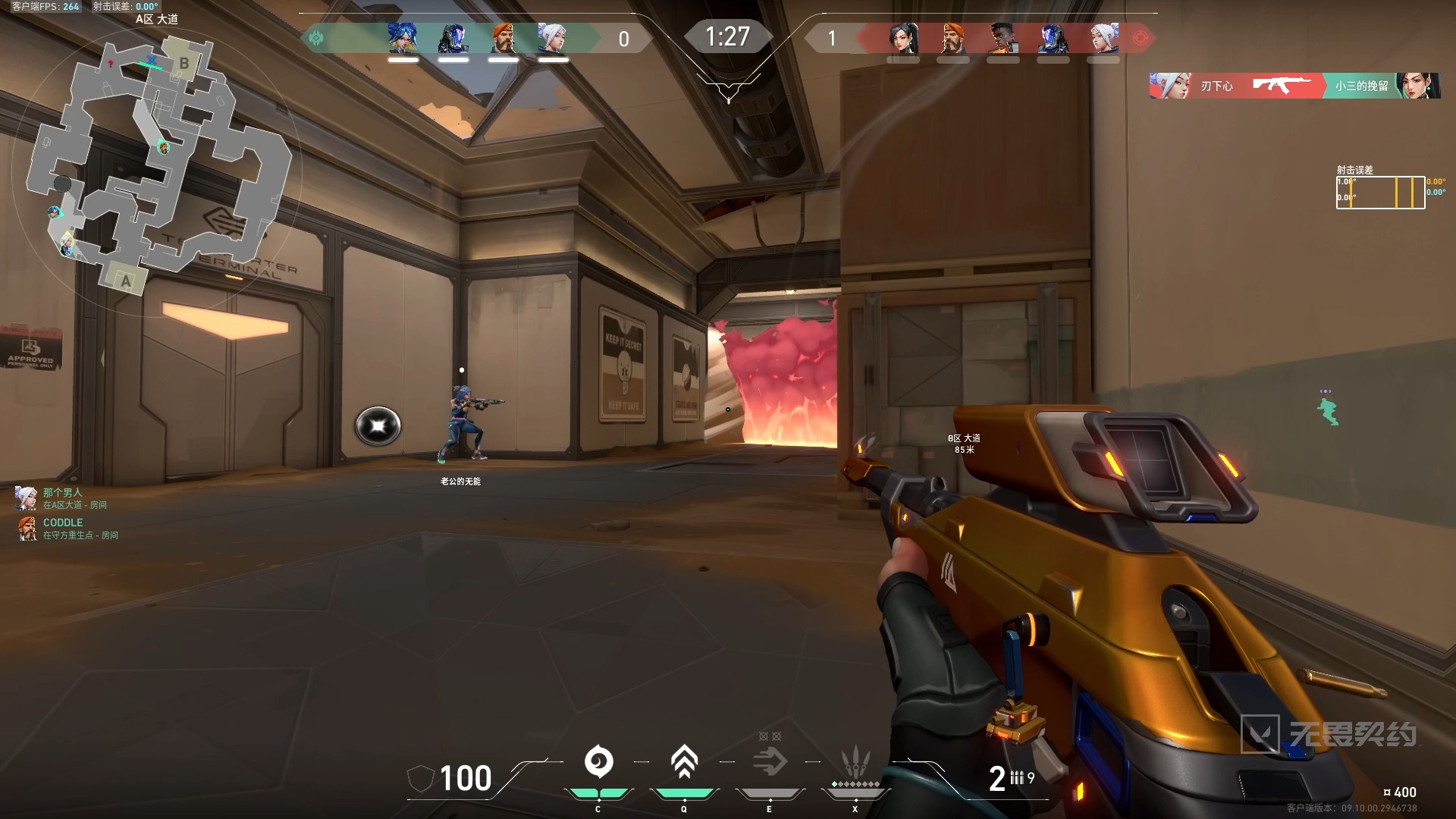This screenshot has width=1456, height=819.
Task: Activate the Cloudburst ability icon
Action: coord(598,762)
